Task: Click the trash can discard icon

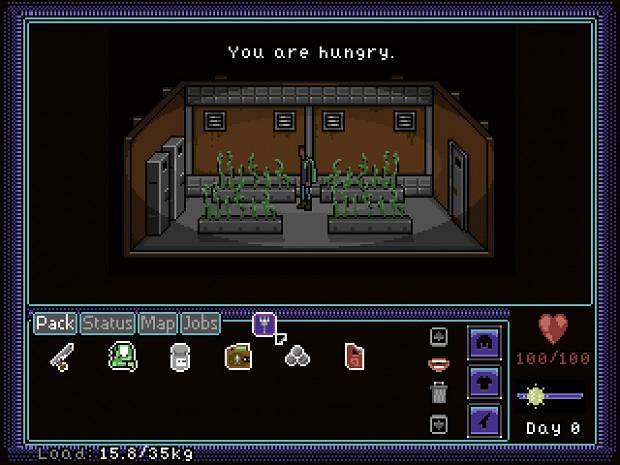Action: tap(437, 393)
